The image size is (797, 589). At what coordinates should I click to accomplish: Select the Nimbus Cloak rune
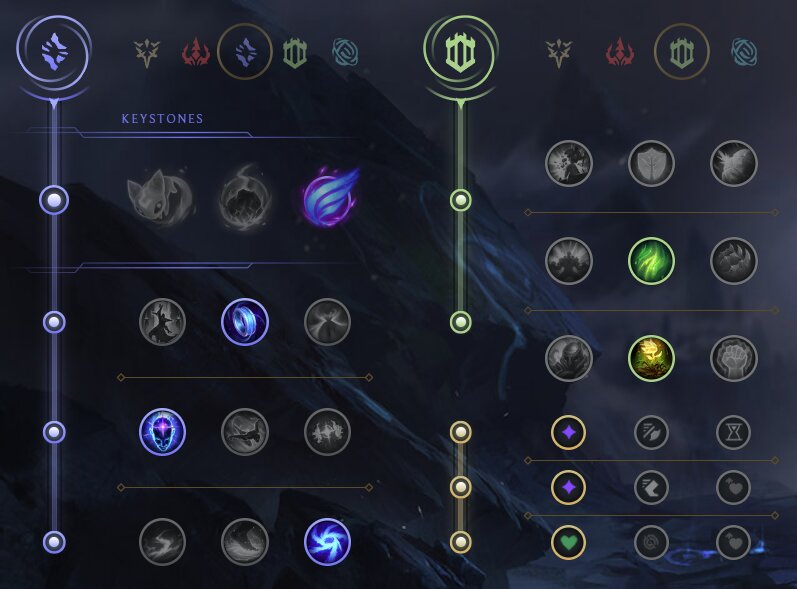tap(327, 321)
